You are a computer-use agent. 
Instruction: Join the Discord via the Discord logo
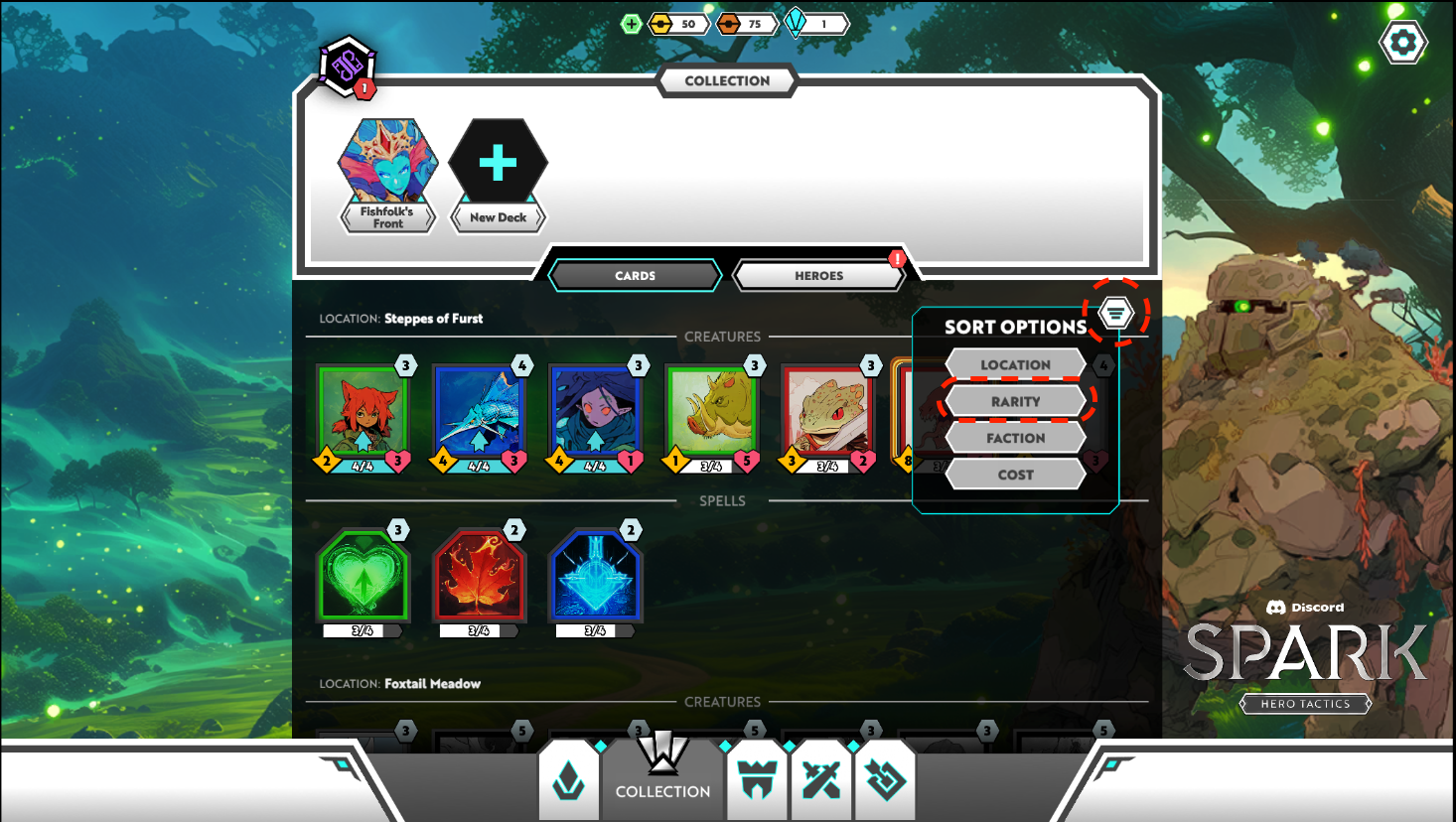pos(1304,607)
